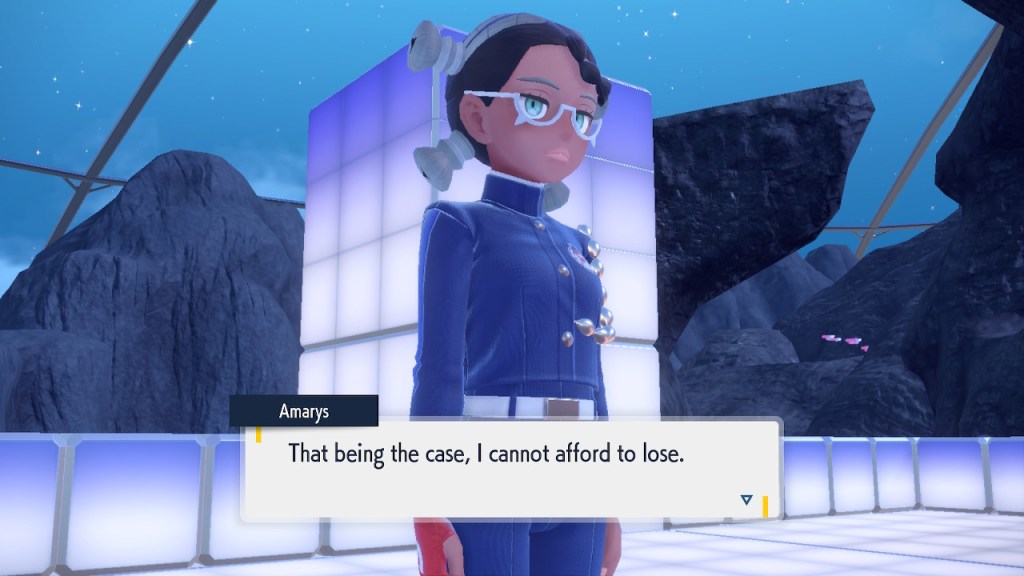
Task: Click Amarys's dialogue text box
Action: pyautogui.click(x=510, y=468)
